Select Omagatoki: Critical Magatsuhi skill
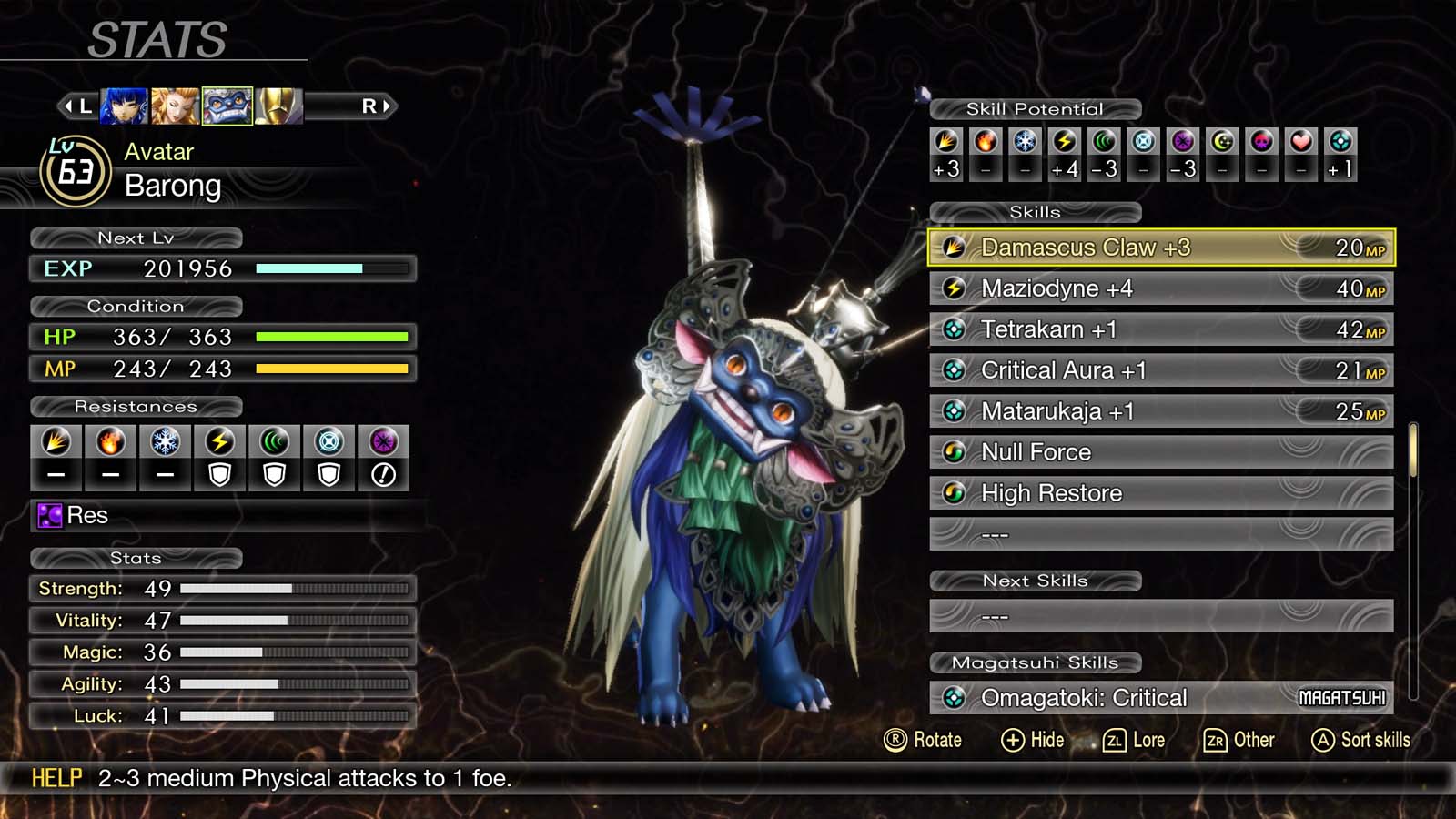The height and width of the screenshot is (819, 1456). click(1160, 698)
